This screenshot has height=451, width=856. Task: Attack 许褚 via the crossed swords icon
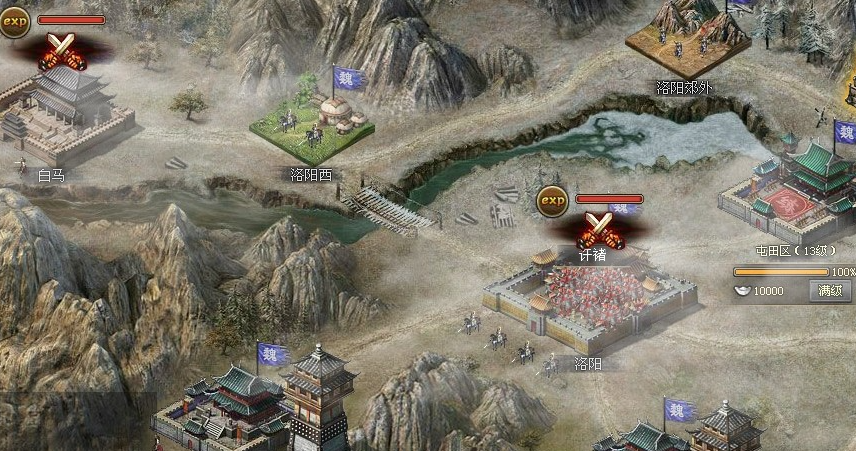tap(599, 231)
